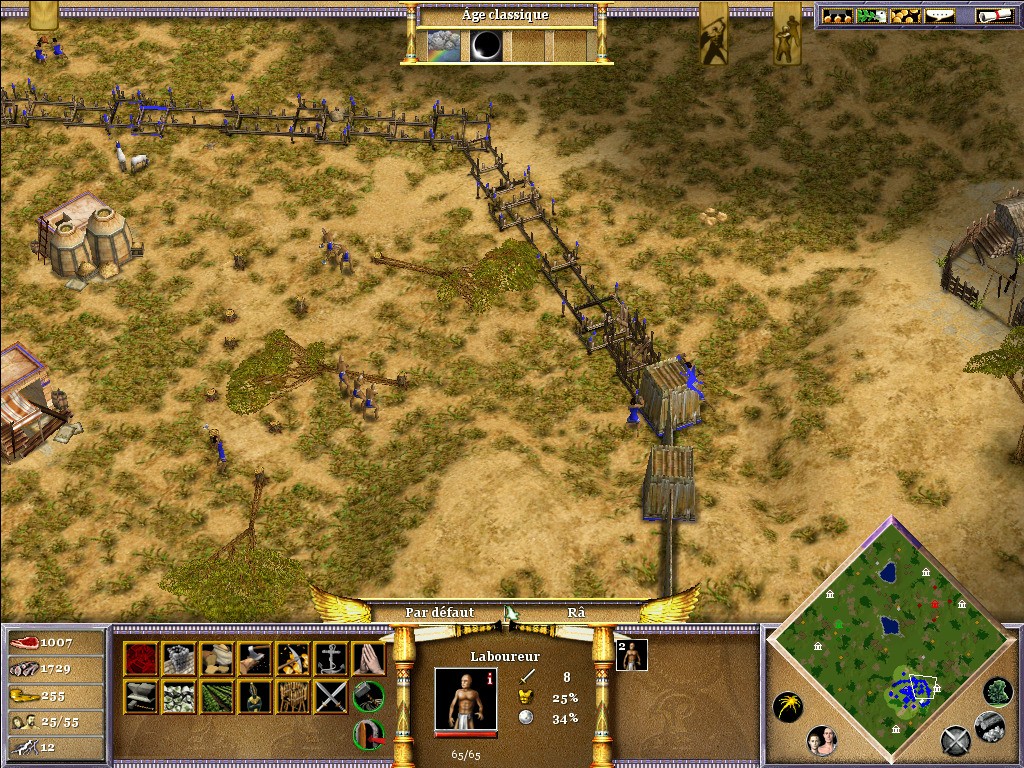
Task: Select the crossed swords barracks icon
Action: pos(331,696)
